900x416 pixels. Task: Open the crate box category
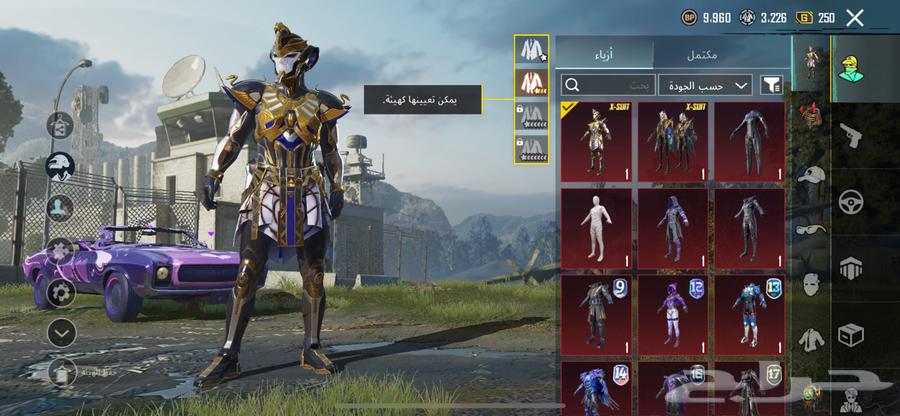coord(851,334)
